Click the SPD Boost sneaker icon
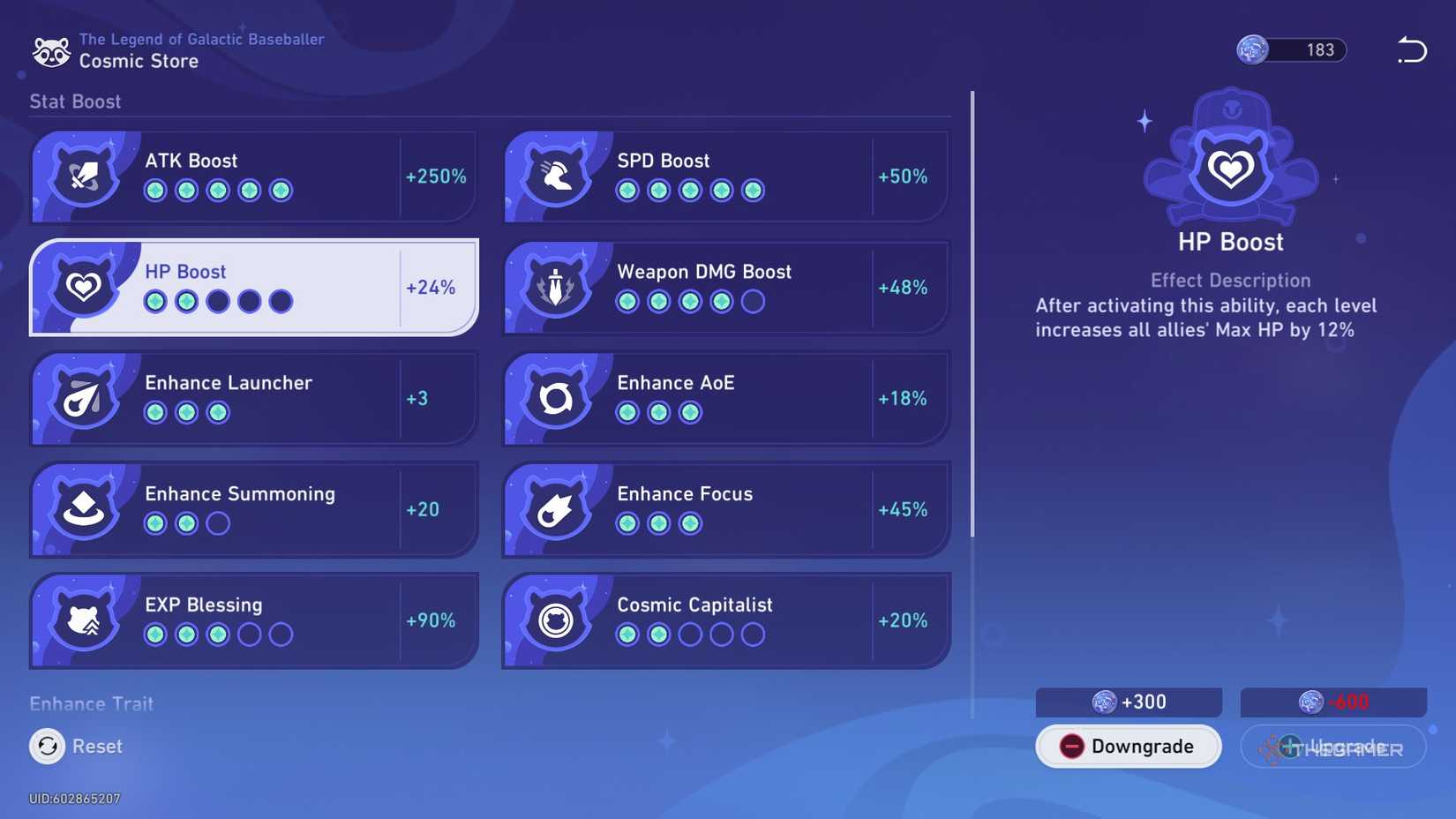 557,174
